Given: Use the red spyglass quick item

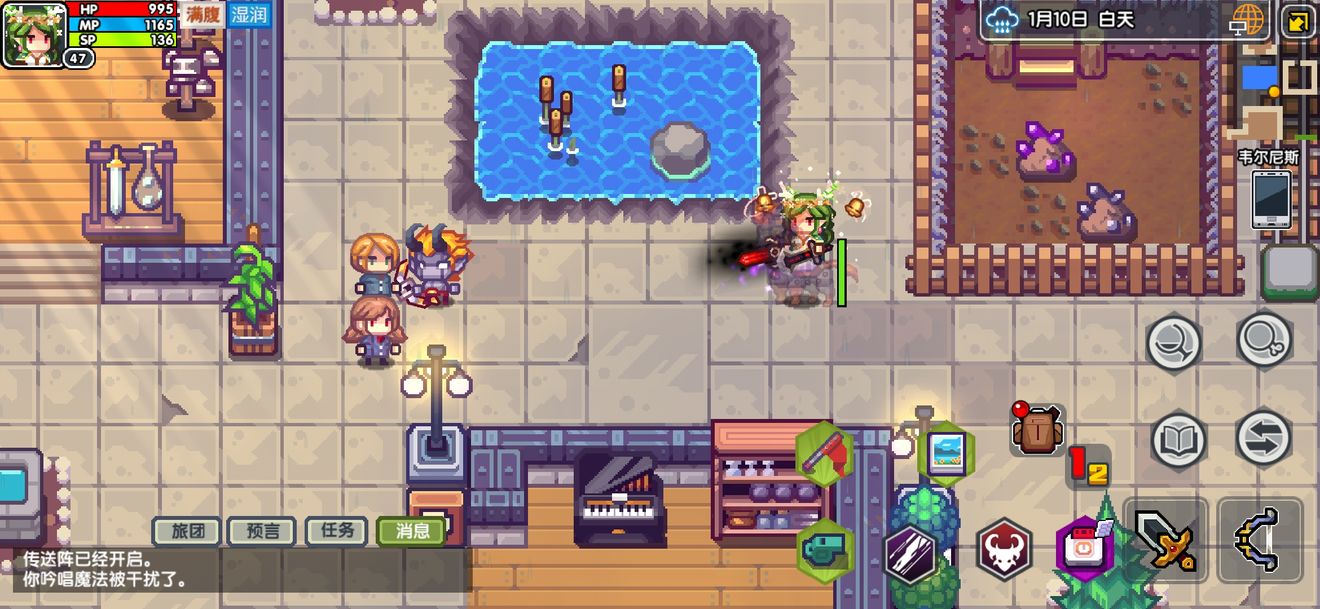Looking at the screenshot, I should (824, 455).
